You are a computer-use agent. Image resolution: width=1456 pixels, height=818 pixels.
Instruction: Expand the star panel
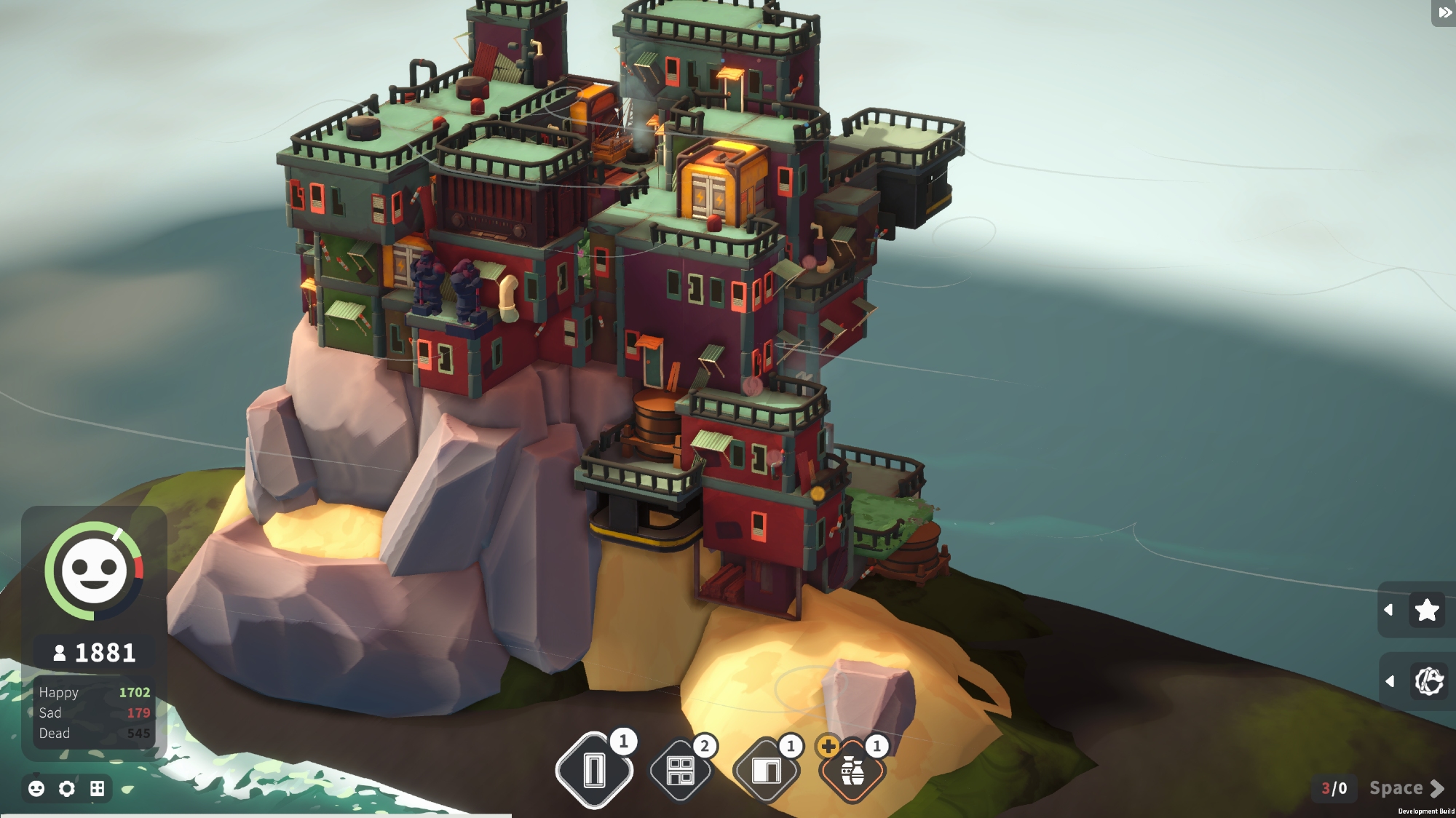1388,610
